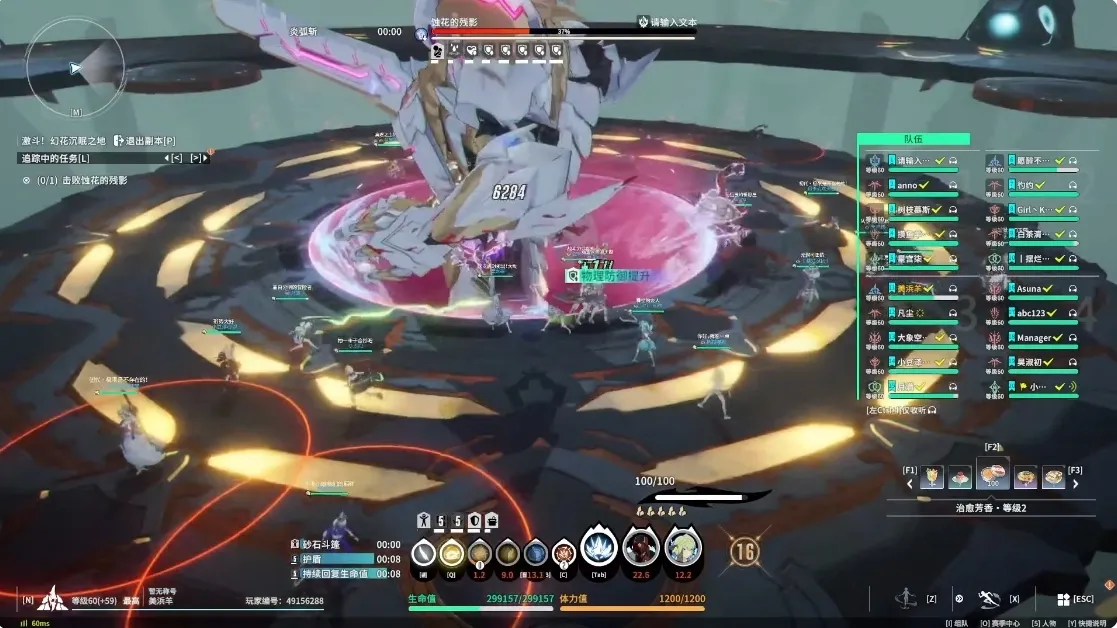Select party member abc123 in the team list
This screenshot has width=1117, height=628.
(x=1030, y=313)
